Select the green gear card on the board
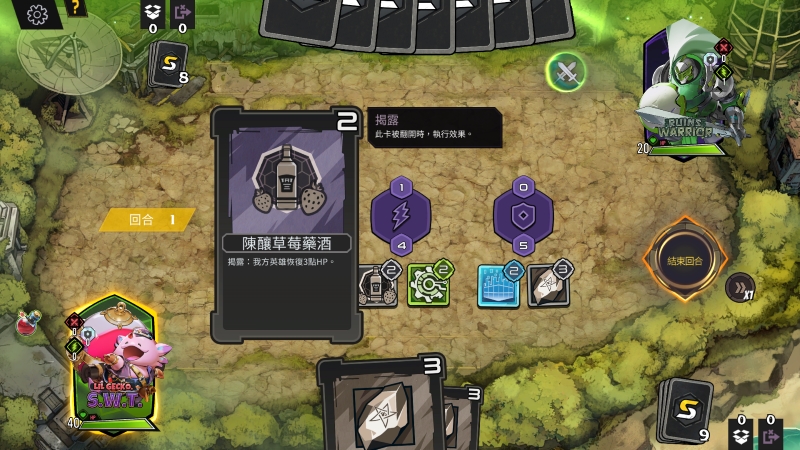The width and height of the screenshot is (800, 450). click(x=427, y=285)
